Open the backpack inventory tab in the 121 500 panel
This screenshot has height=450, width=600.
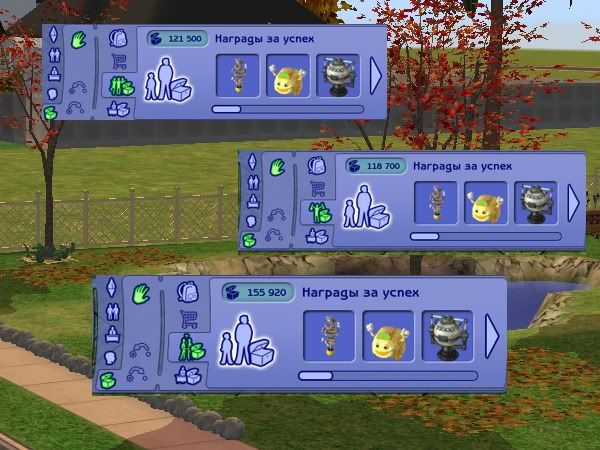(119, 40)
